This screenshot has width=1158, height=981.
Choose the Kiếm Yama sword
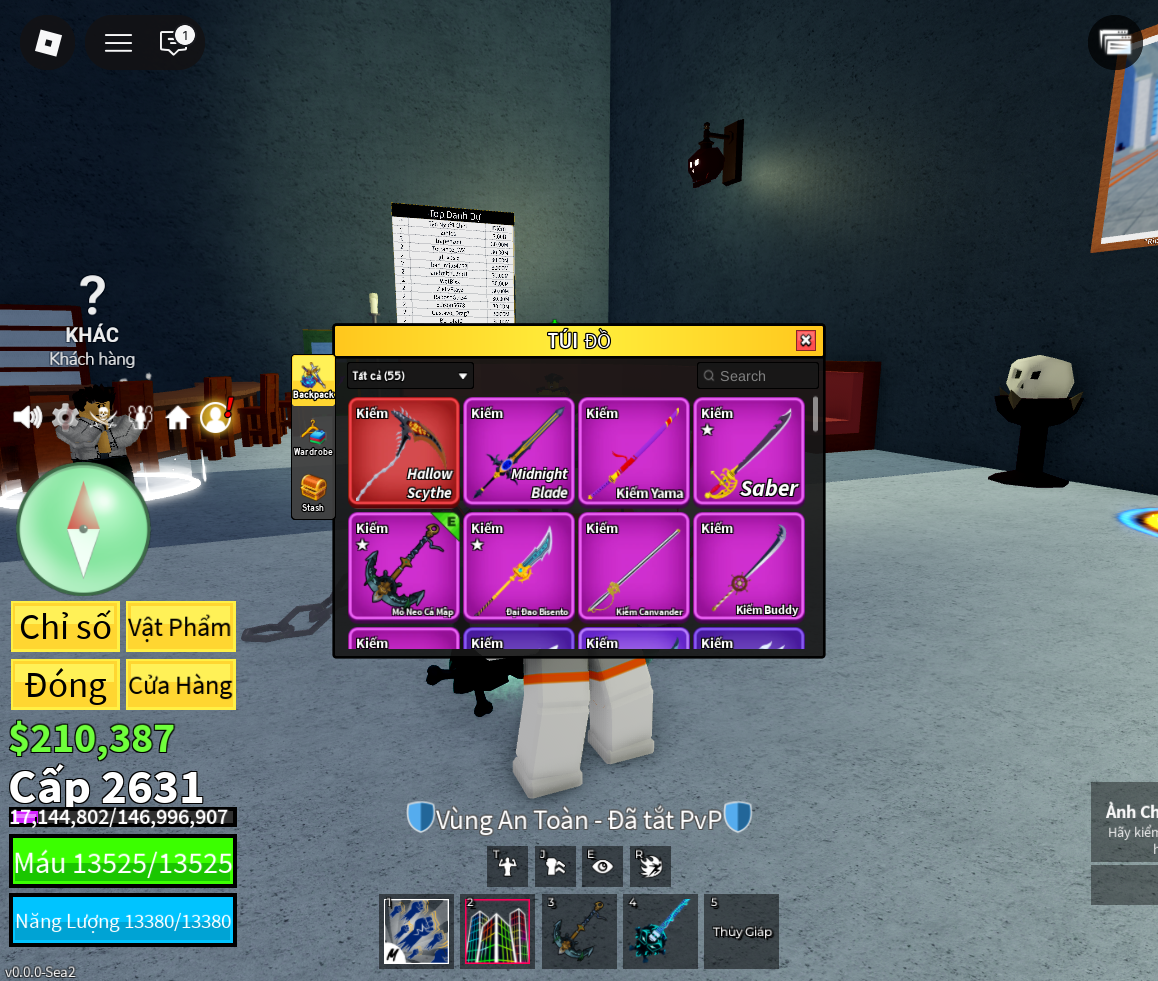[634, 452]
